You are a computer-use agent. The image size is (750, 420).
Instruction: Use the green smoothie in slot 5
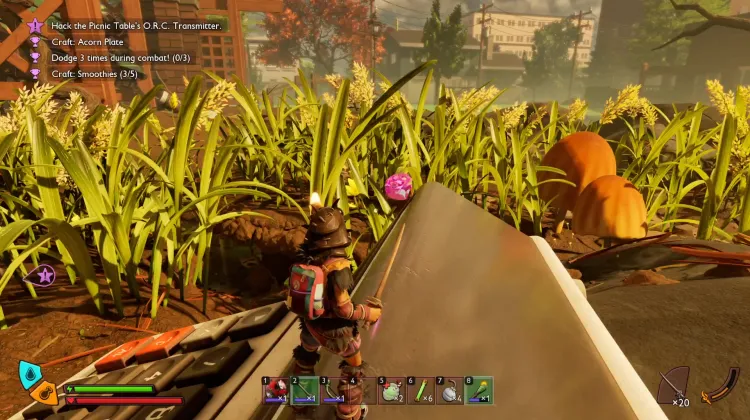(x=392, y=391)
